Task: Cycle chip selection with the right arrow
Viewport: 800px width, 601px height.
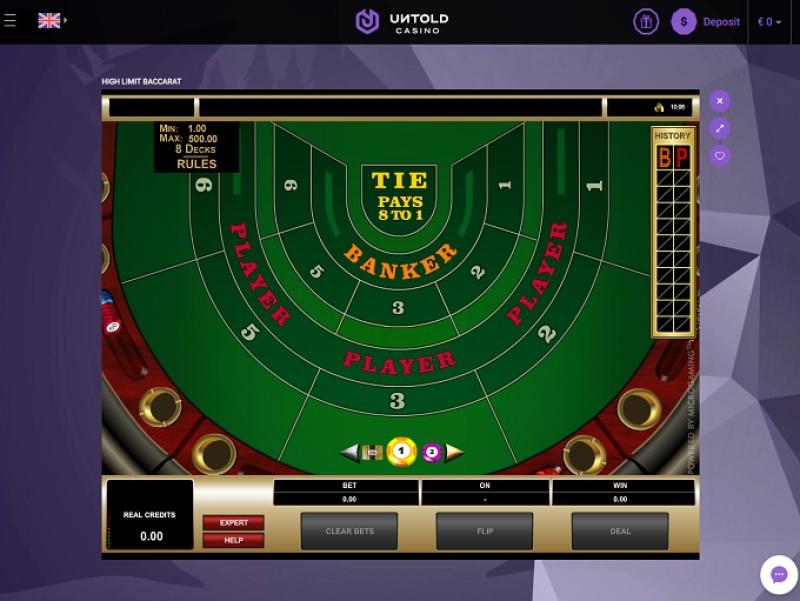Action: click(x=455, y=452)
